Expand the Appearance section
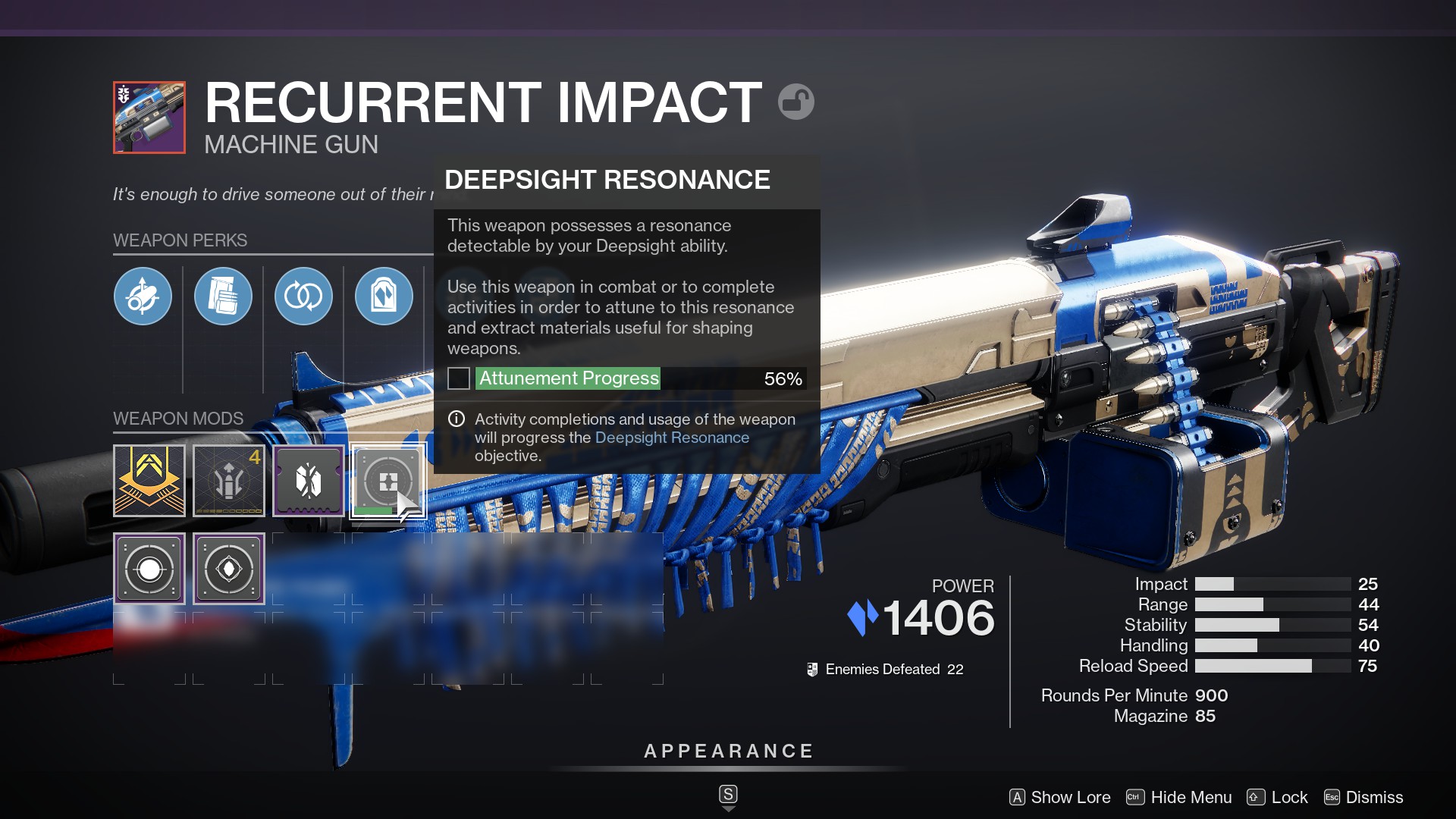 pos(727,752)
